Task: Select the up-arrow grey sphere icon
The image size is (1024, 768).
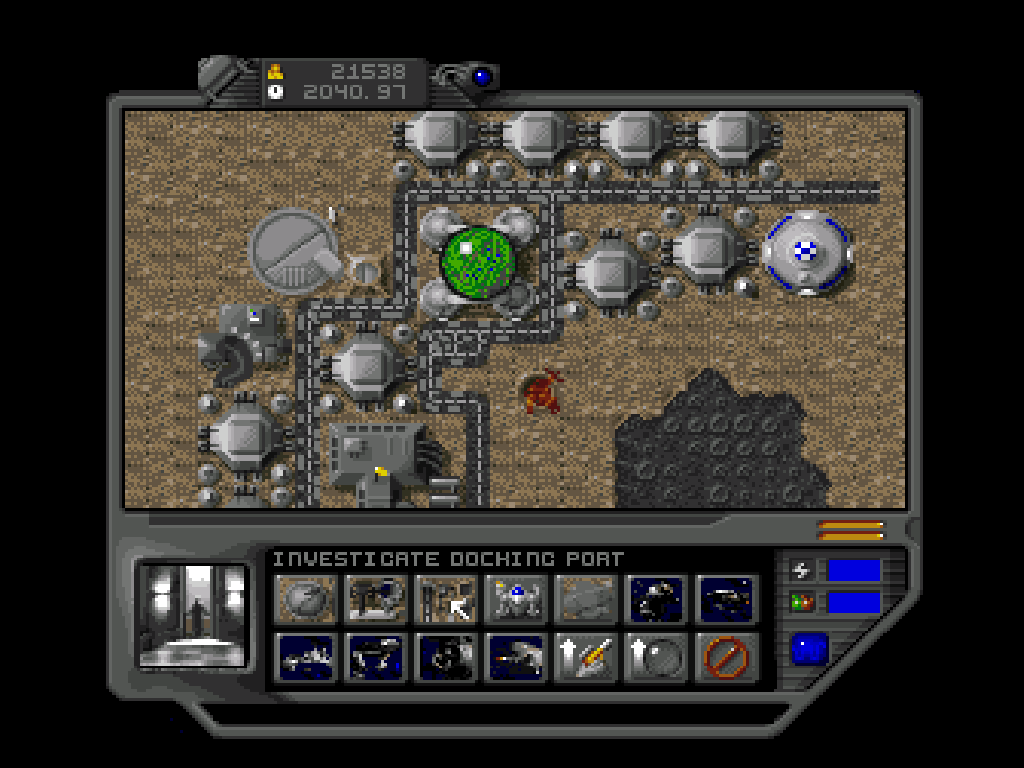Action: coord(657,657)
